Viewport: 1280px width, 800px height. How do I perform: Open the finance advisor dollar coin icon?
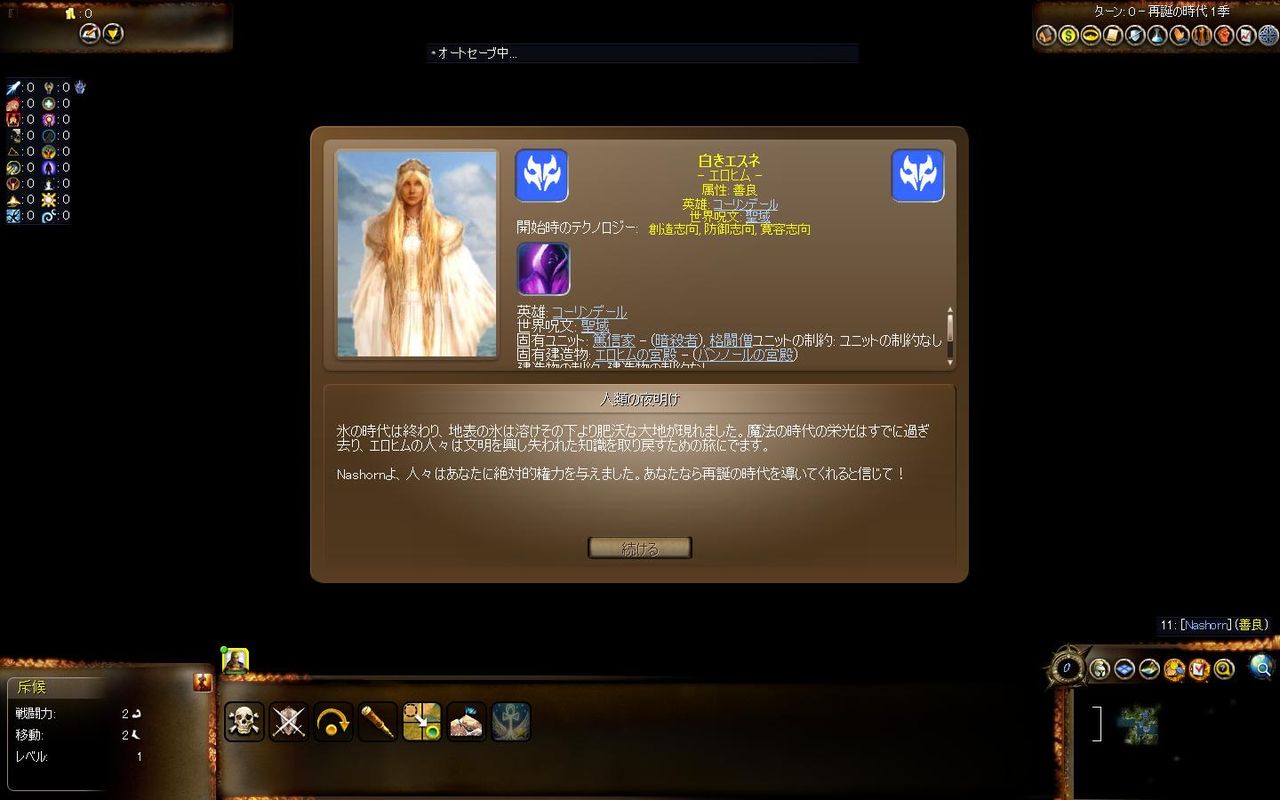(x=1068, y=36)
